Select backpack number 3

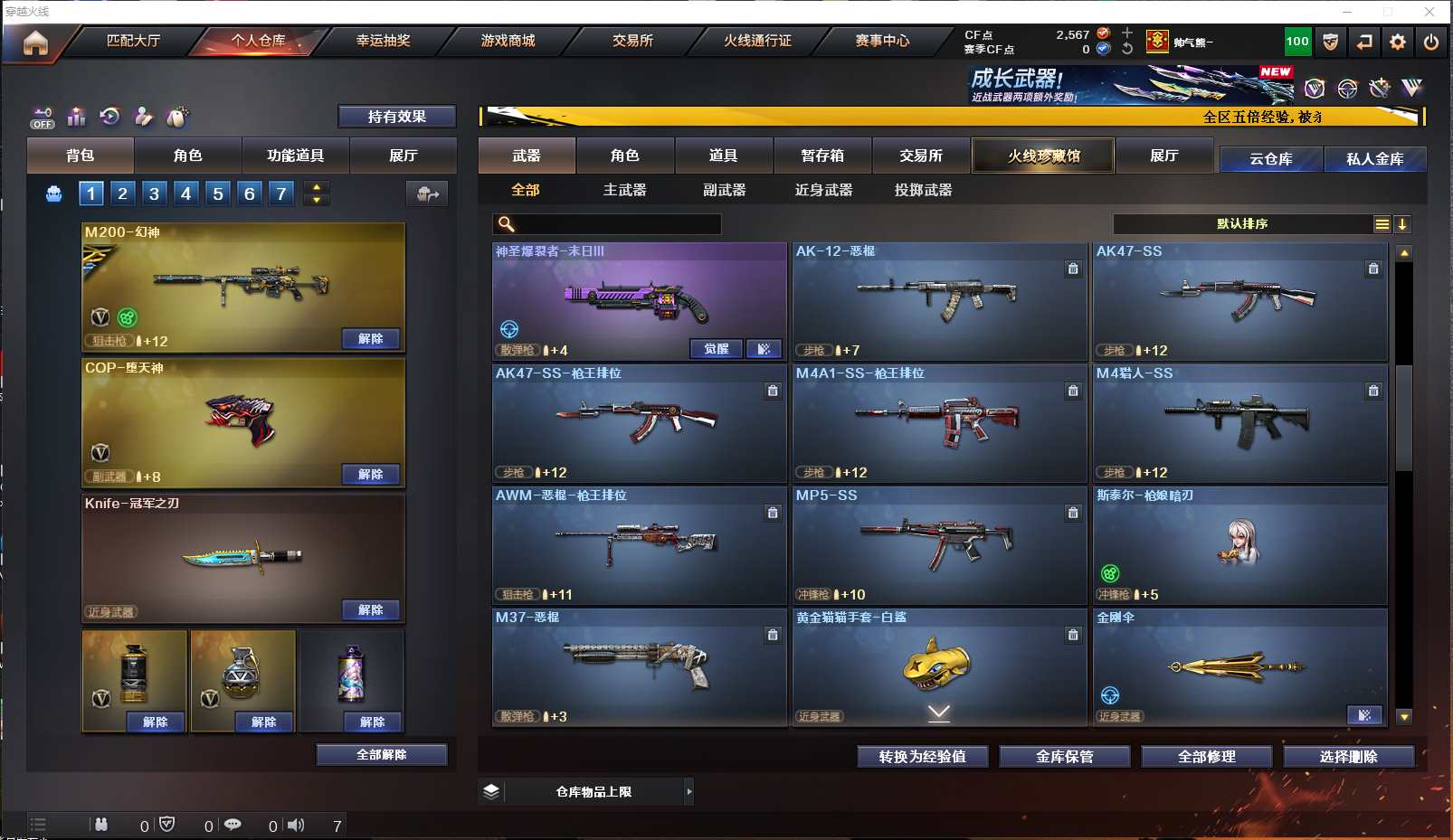pos(154,193)
